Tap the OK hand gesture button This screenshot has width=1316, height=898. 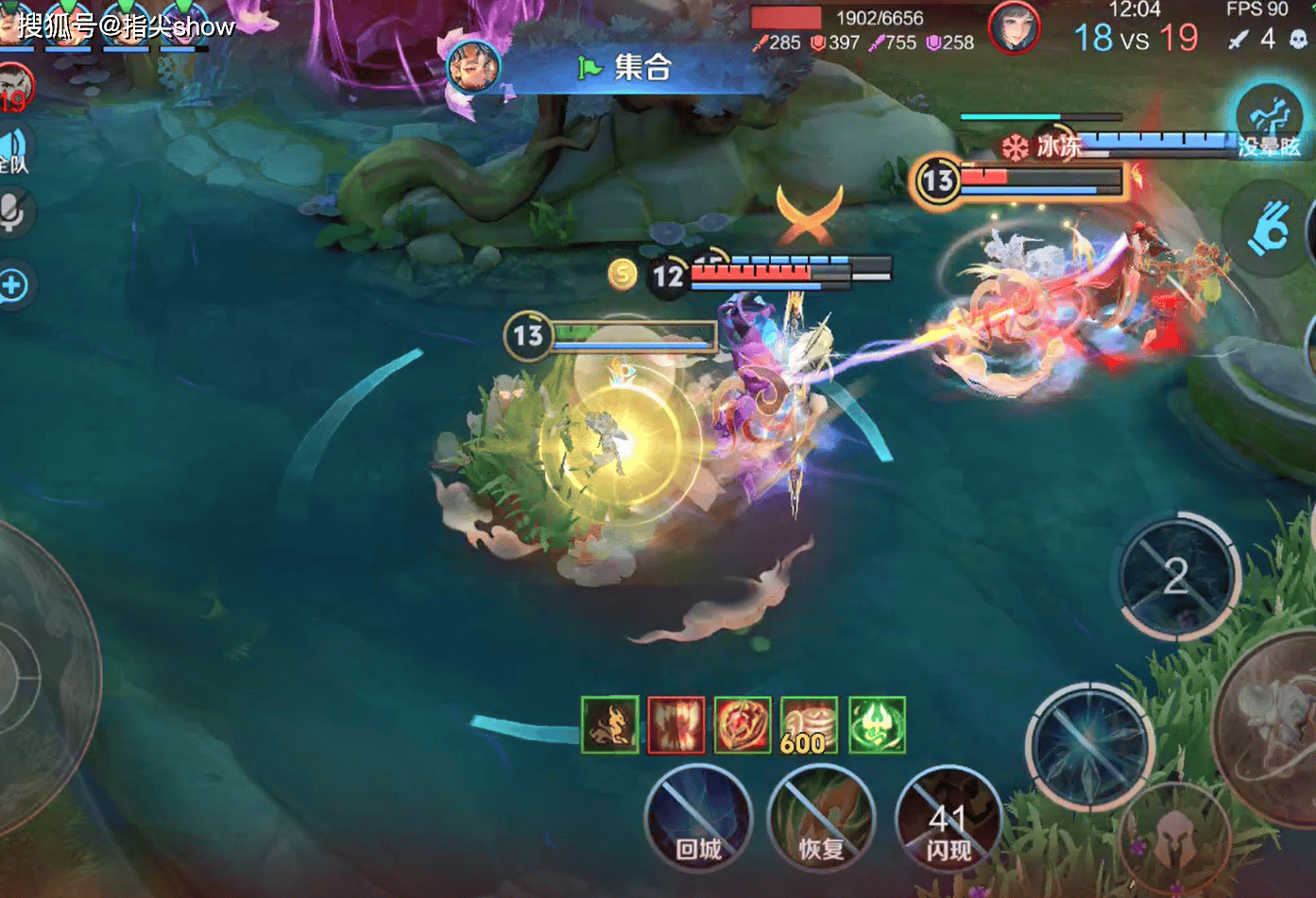click(1268, 228)
